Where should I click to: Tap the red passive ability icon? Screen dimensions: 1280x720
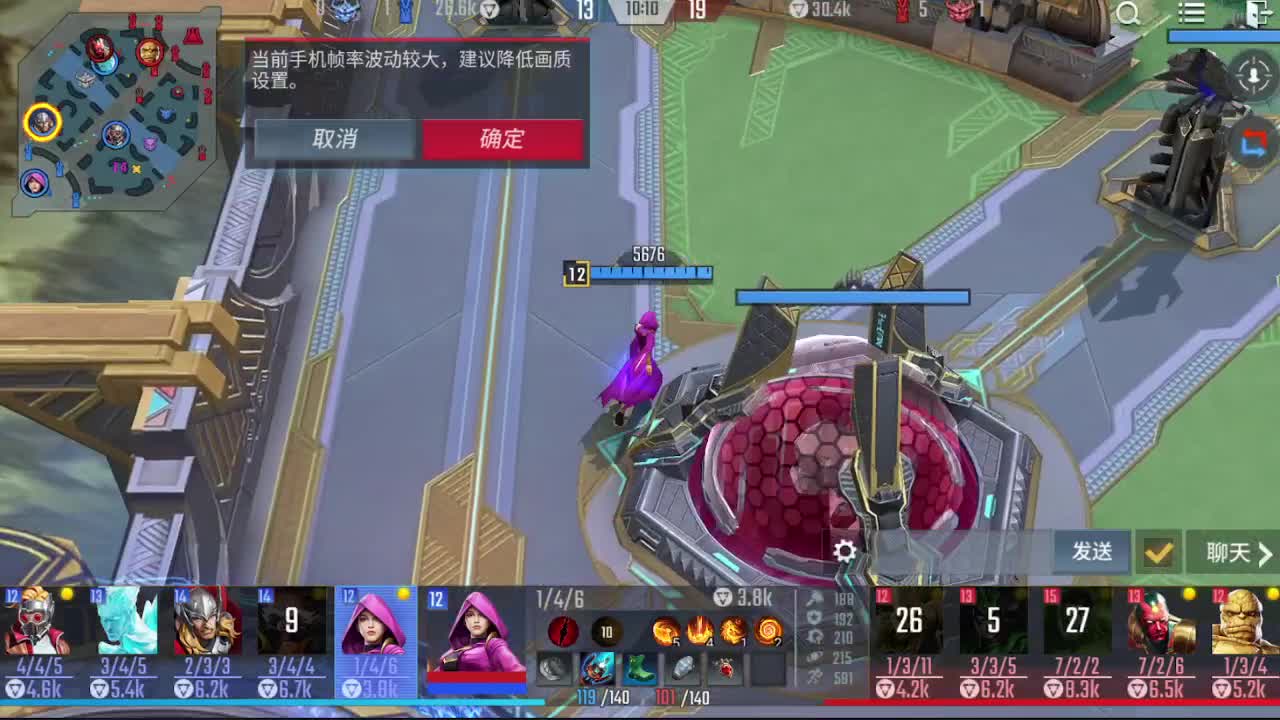click(563, 631)
